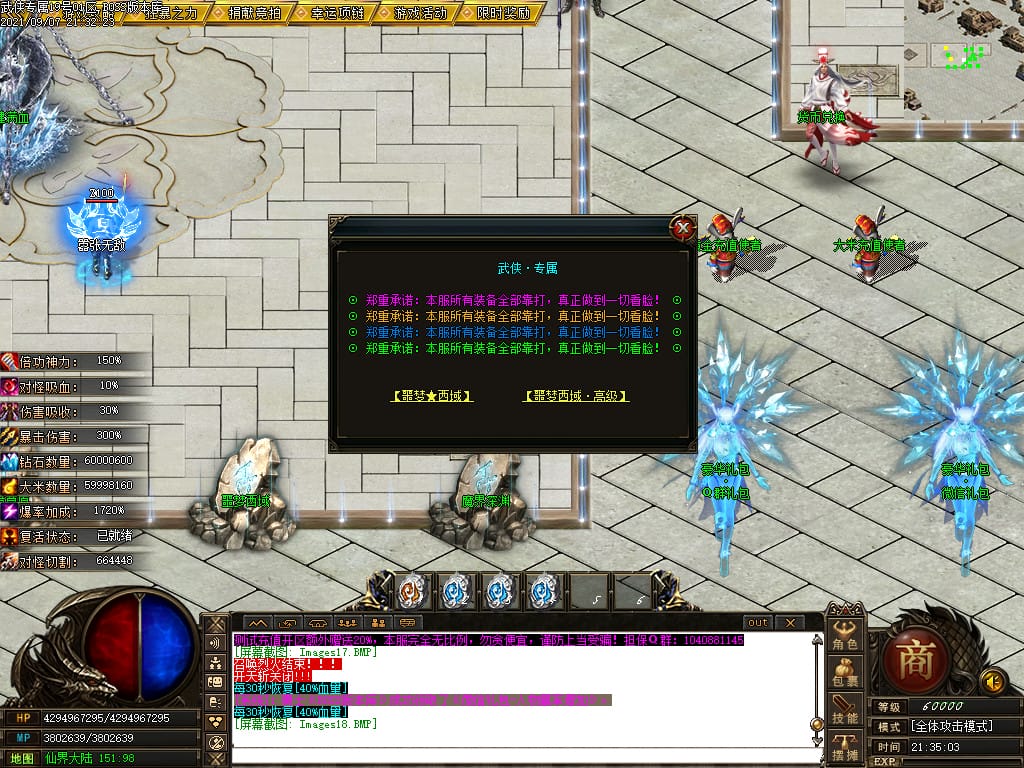This screenshot has width=1024, height=768.
Task: Select the 噩梦西域·高级 option
Action: (576, 396)
